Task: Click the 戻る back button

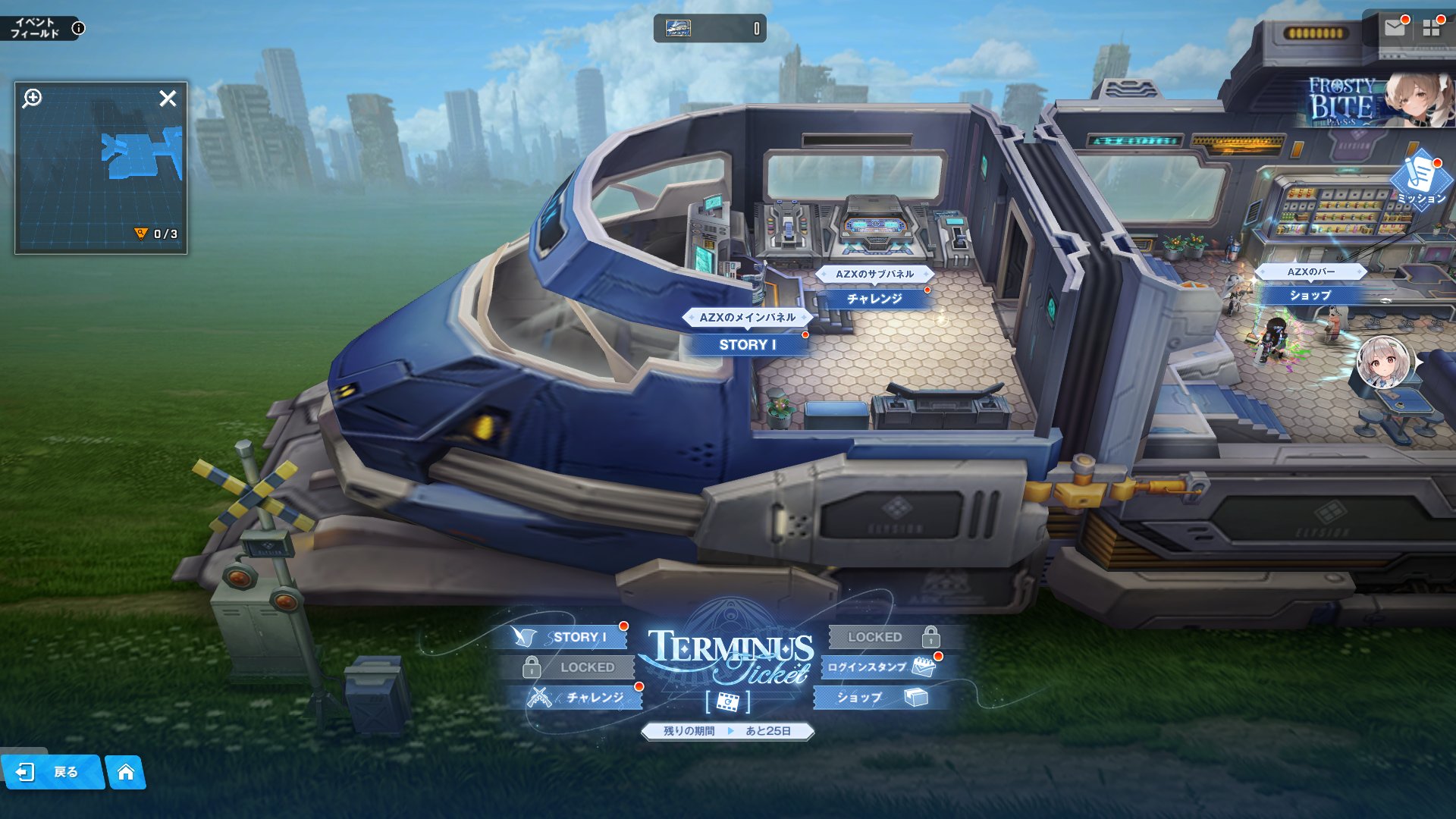Action: [53, 772]
